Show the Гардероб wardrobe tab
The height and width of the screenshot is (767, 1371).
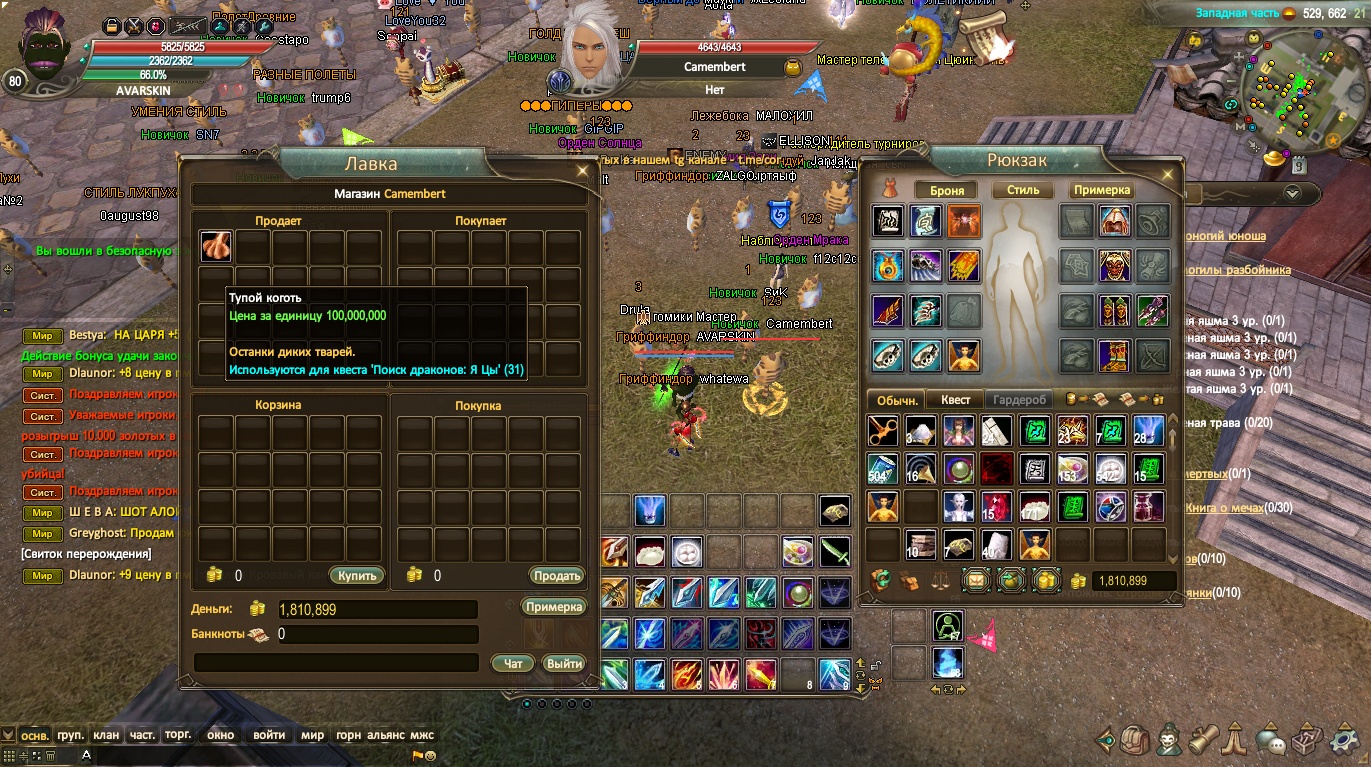click(1019, 399)
